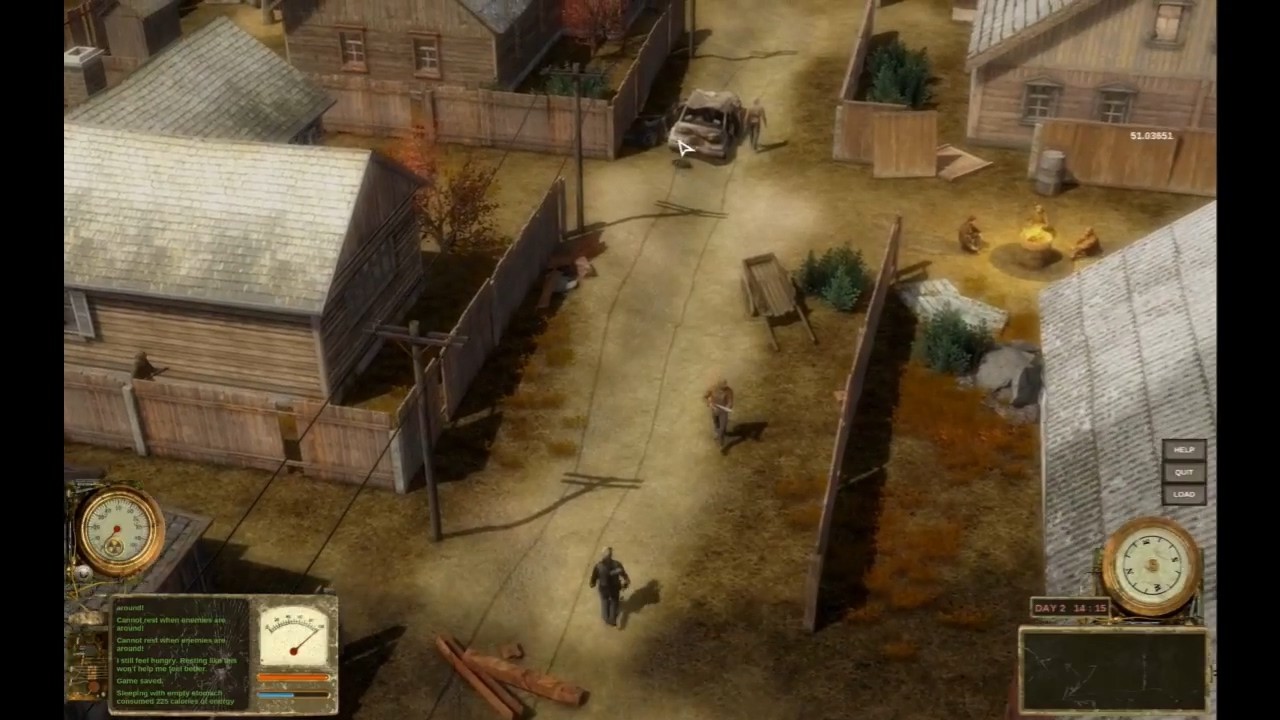Click the campfire with seated NPCs

click(1038, 235)
